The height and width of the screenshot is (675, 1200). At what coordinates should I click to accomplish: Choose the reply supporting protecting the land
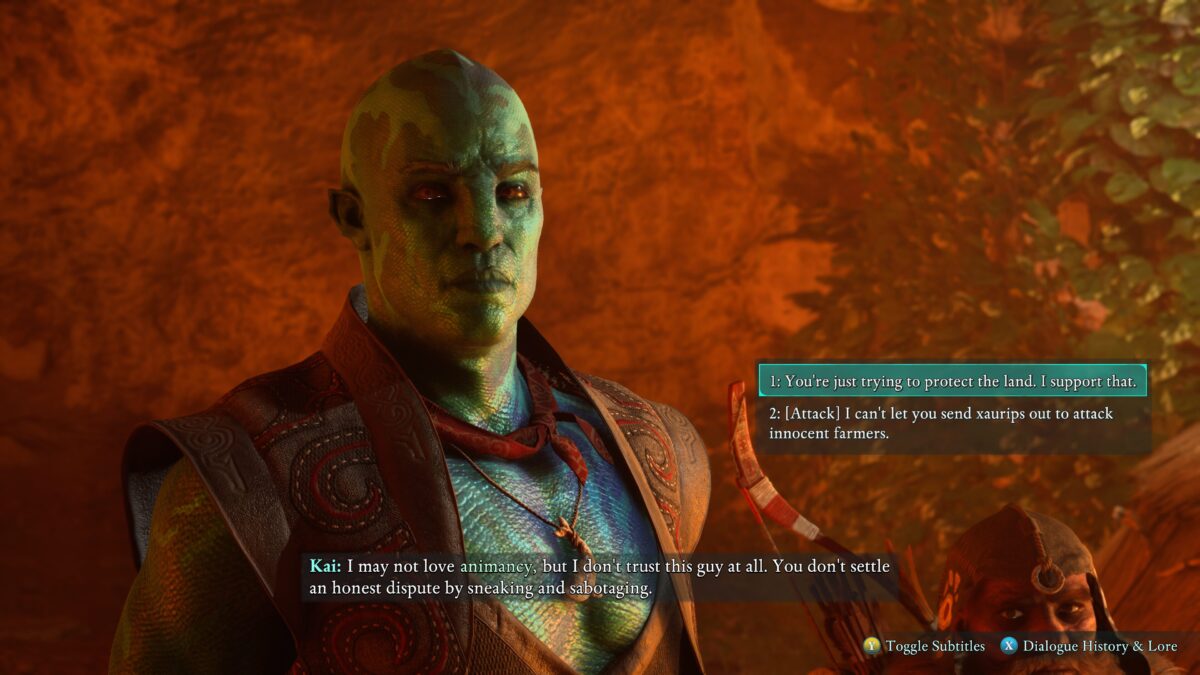pyautogui.click(x=951, y=381)
